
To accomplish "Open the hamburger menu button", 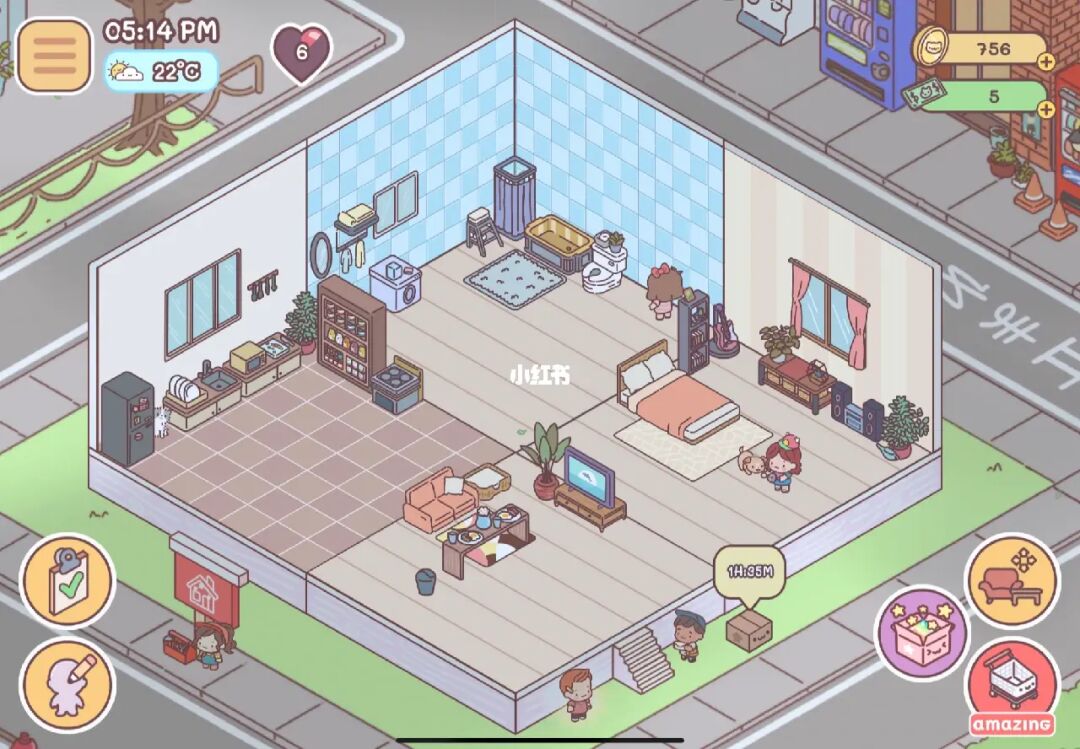I will point(54,55).
